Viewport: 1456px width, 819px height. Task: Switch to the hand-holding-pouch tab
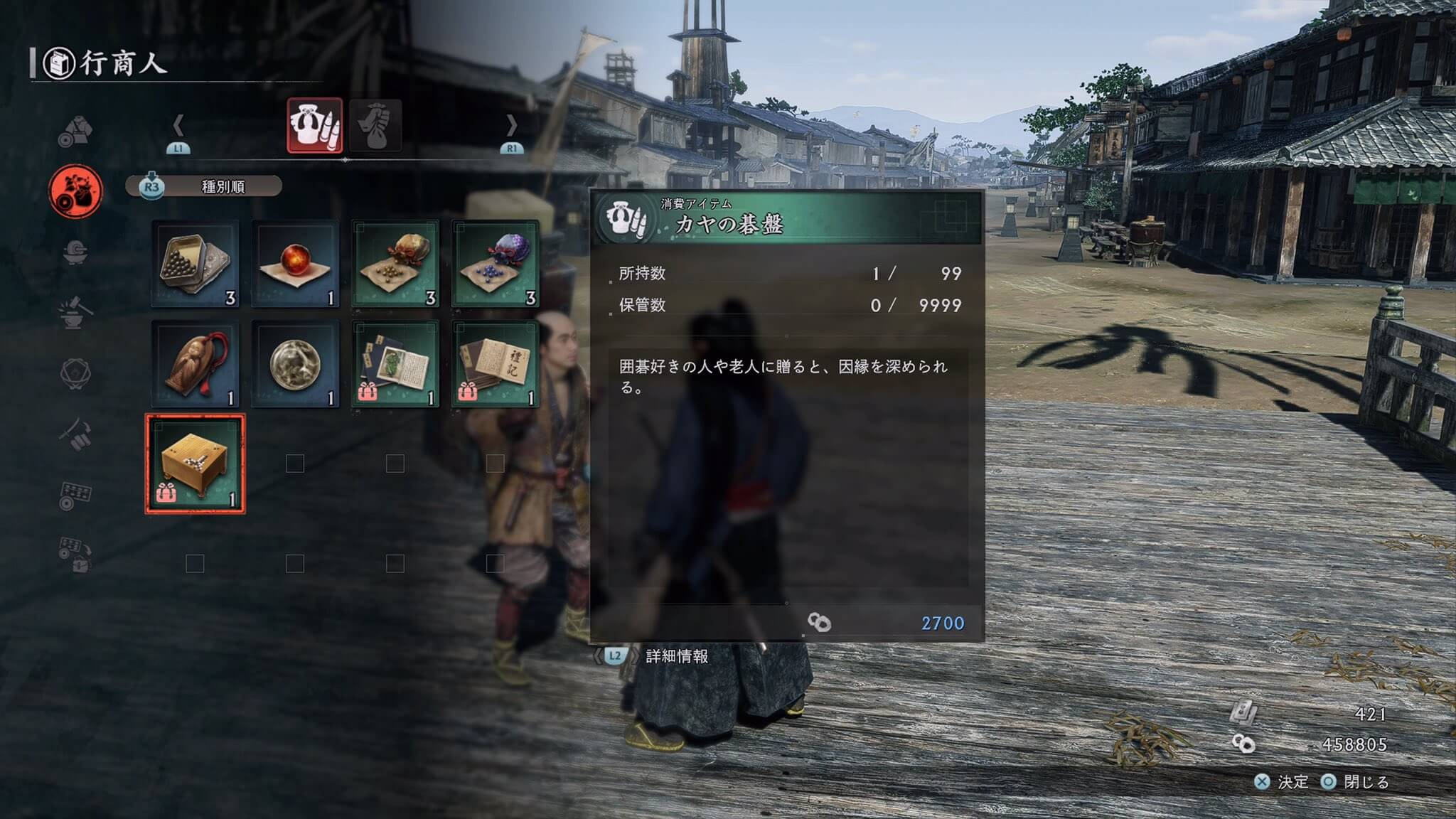coord(375,126)
